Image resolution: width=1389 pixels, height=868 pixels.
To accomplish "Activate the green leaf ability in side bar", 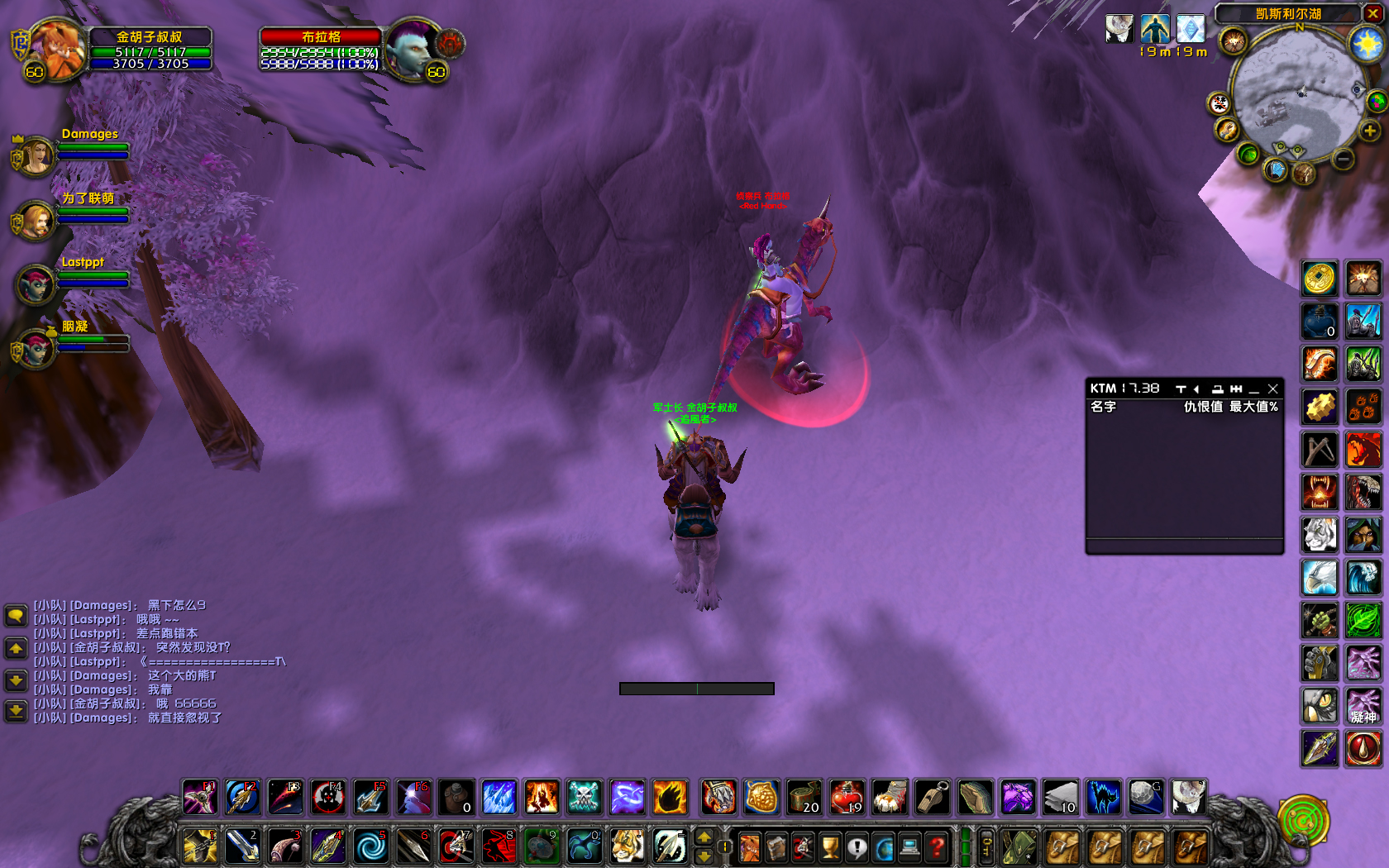I will pyautogui.click(x=1363, y=620).
